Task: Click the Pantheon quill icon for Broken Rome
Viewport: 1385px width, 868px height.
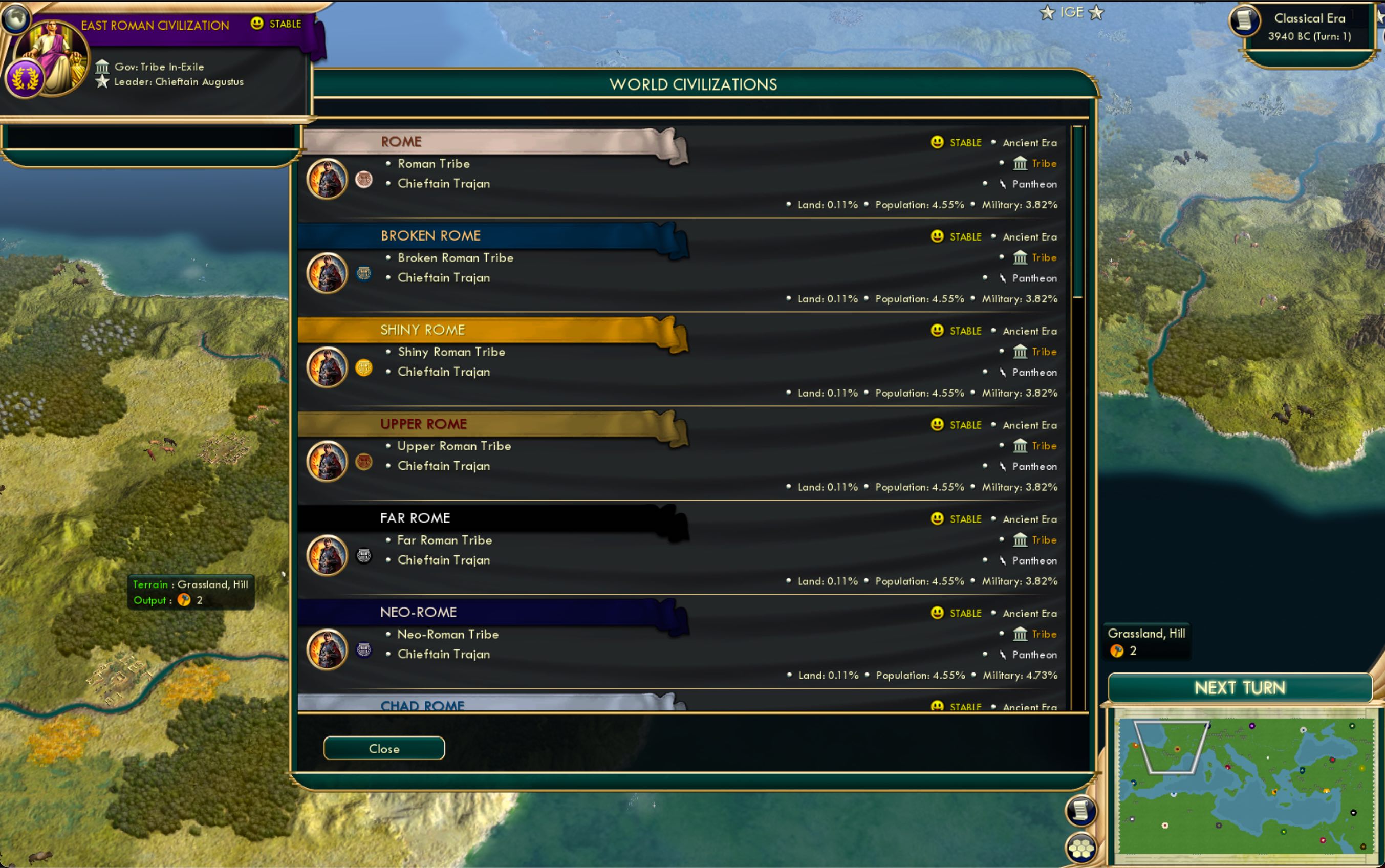Action: click(1003, 278)
